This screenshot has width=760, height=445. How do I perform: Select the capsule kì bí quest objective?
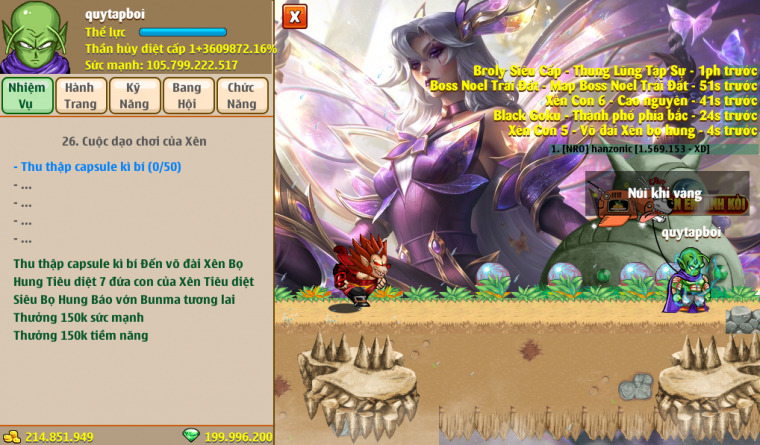tap(97, 167)
